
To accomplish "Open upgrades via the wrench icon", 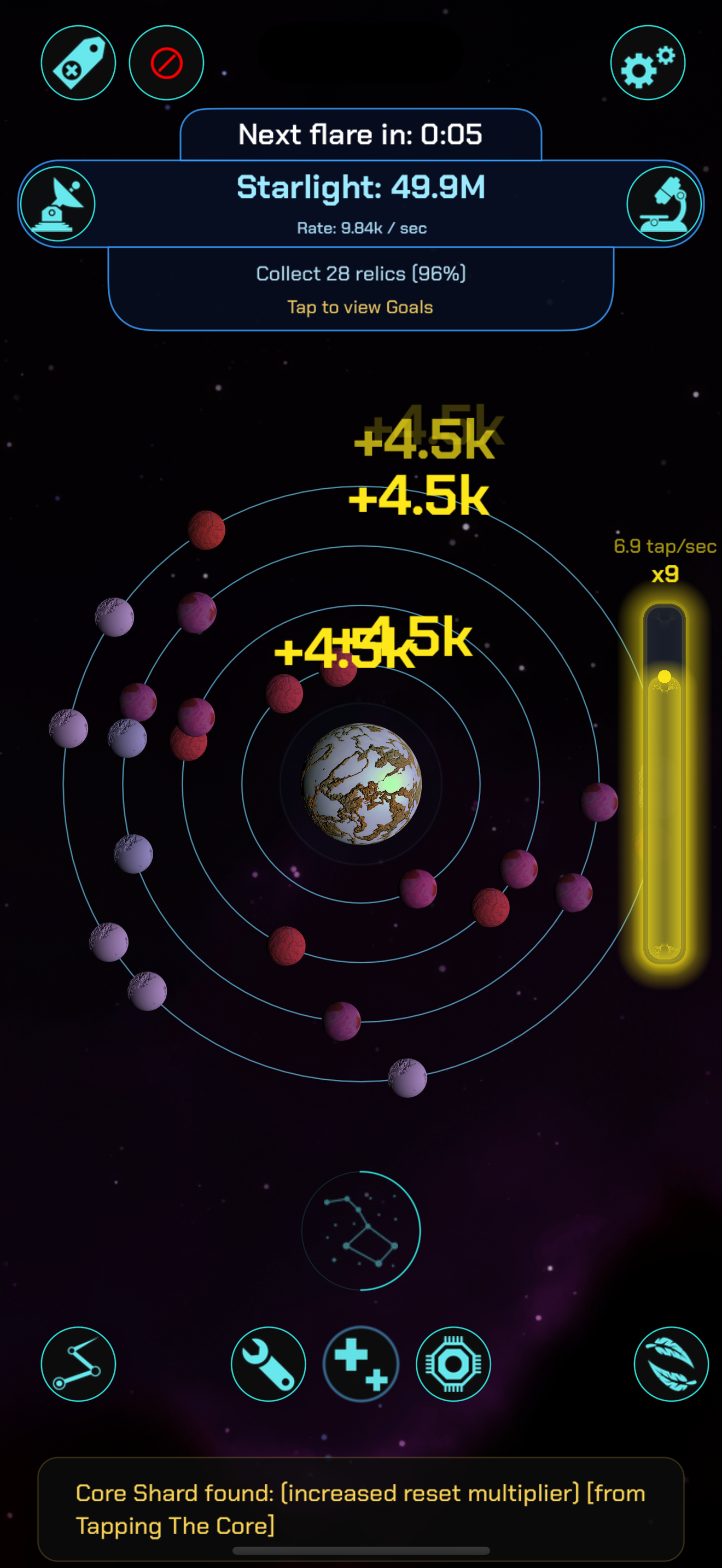I will [269, 1365].
